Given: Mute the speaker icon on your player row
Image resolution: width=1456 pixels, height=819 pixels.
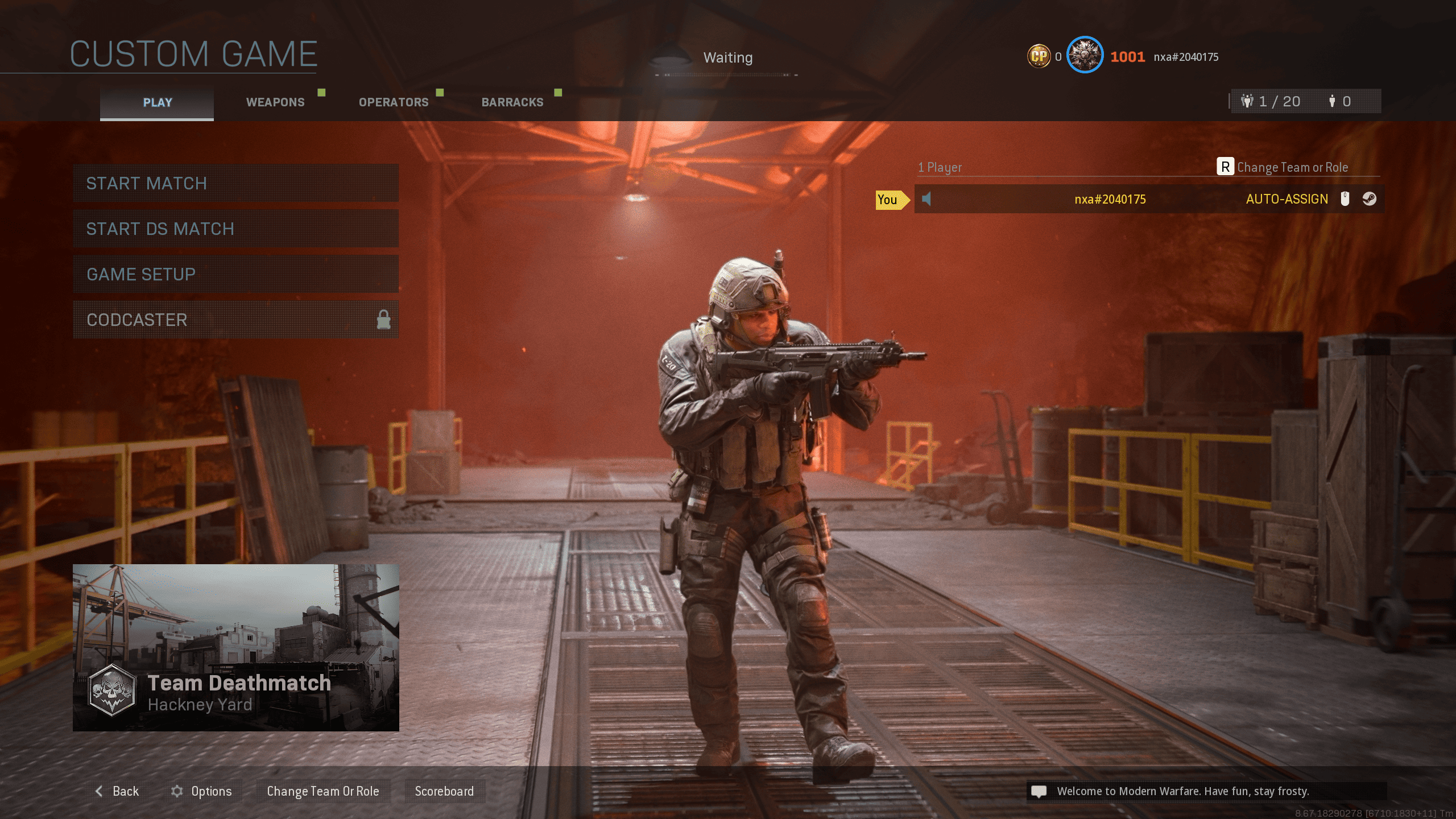Looking at the screenshot, I should pyautogui.click(x=926, y=199).
